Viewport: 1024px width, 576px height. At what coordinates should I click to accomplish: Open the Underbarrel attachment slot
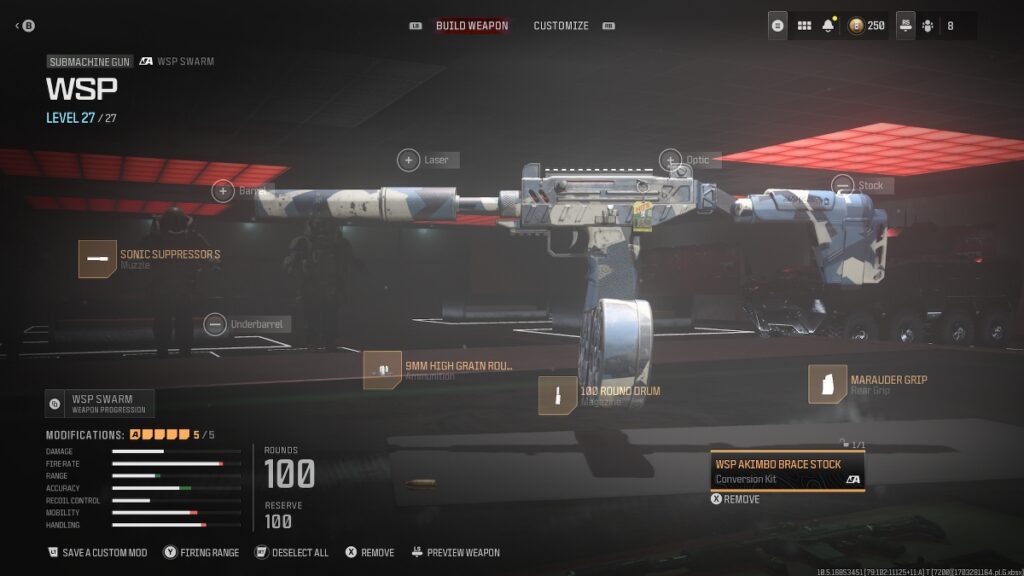[x=214, y=324]
